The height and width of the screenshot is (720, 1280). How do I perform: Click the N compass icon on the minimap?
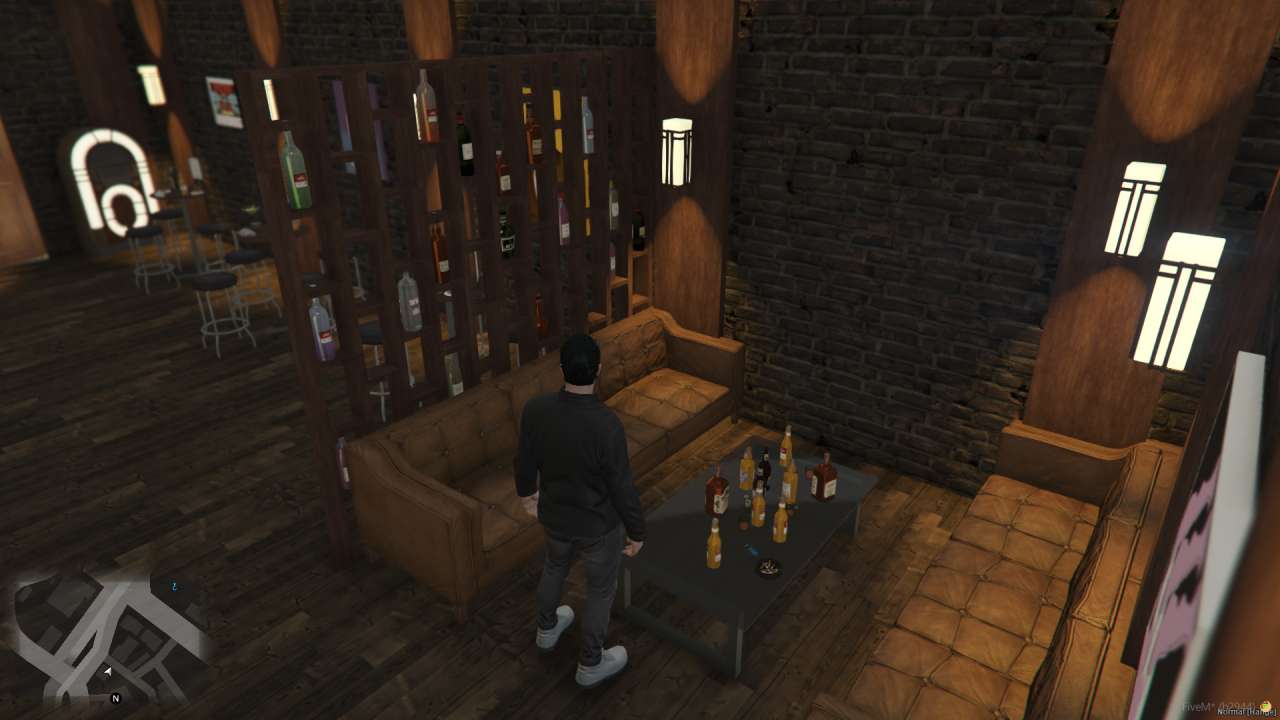pos(115,697)
